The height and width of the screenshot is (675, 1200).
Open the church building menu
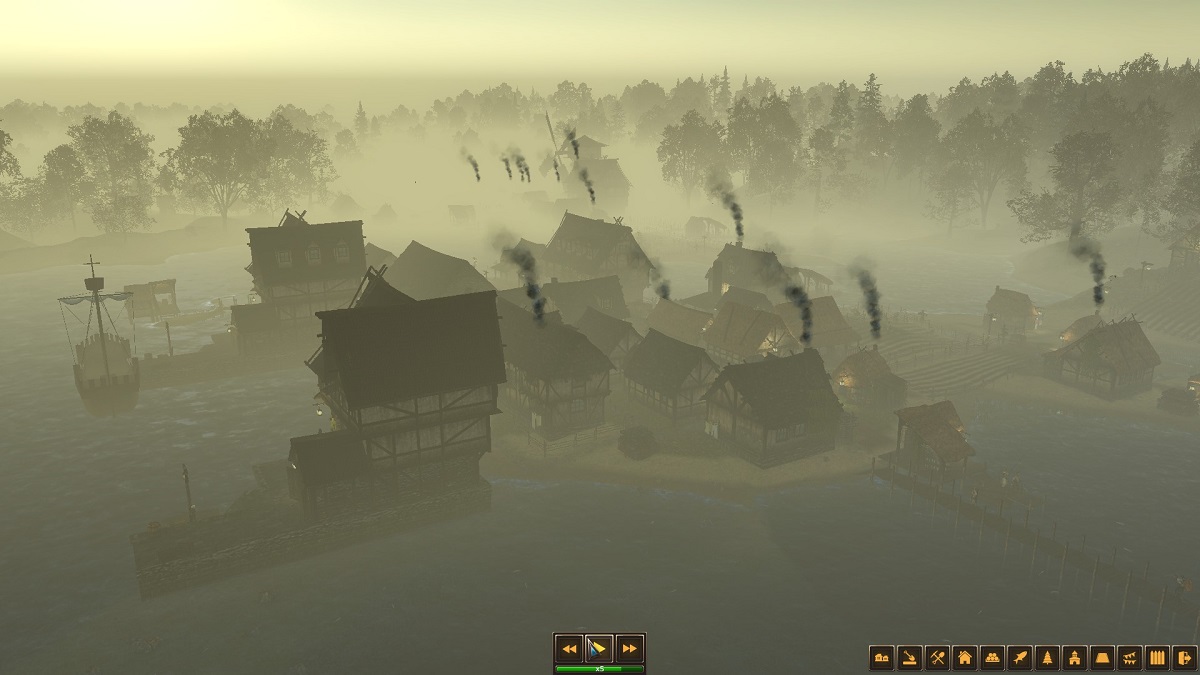tap(1075, 657)
